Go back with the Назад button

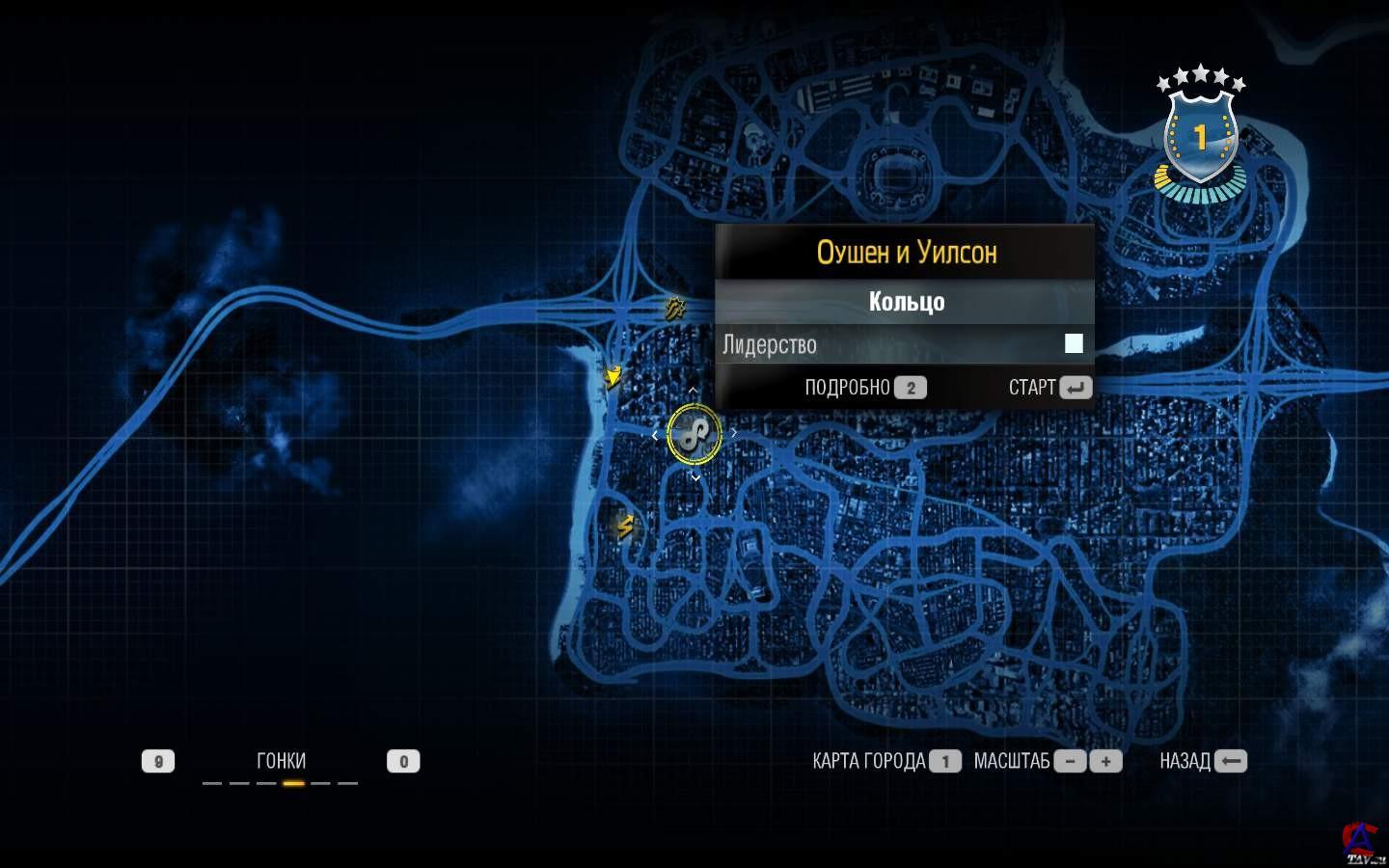(1203, 762)
